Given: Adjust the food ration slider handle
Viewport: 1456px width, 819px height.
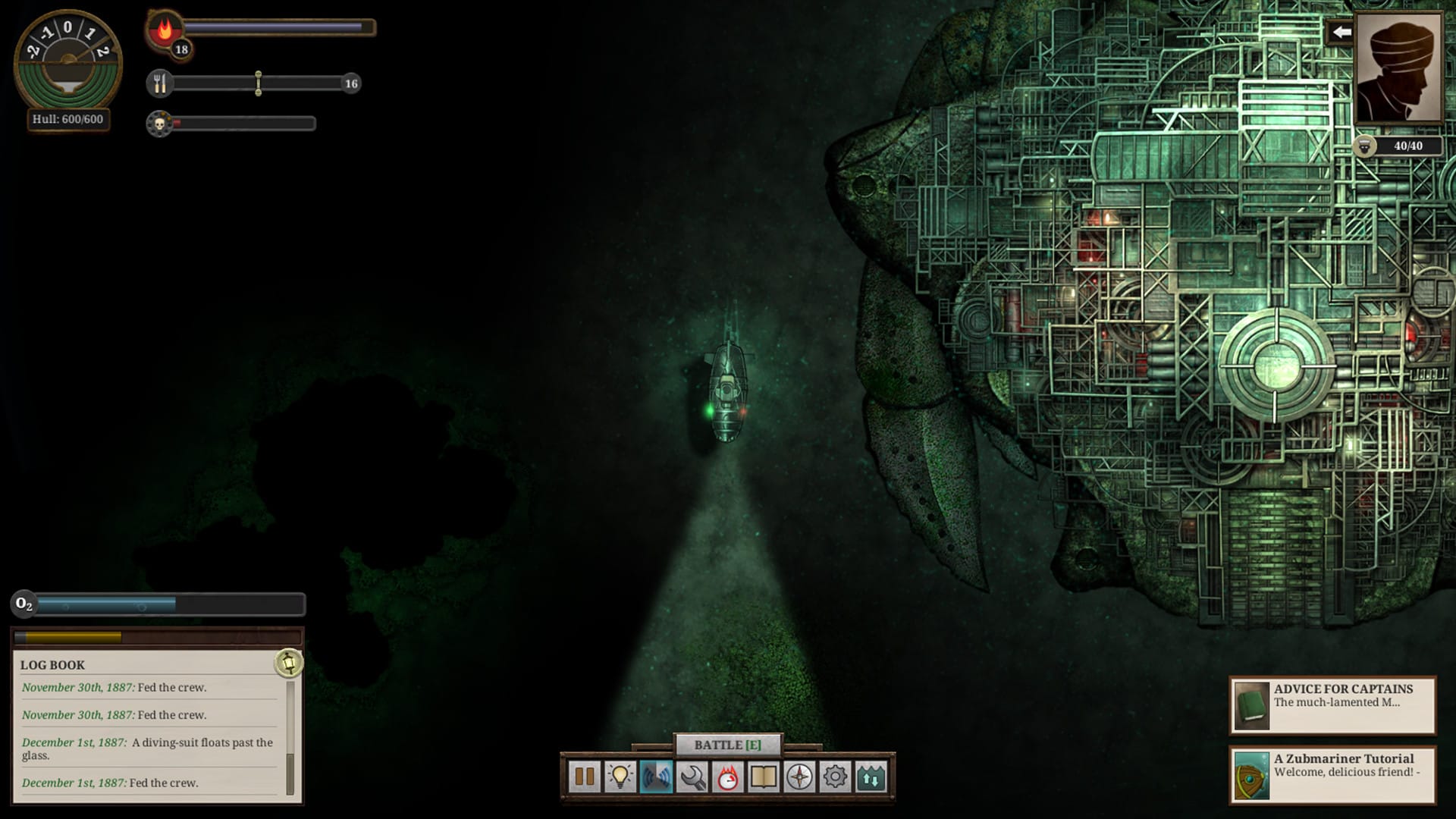Looking at the screenshot, I should (x=259, y=83).
